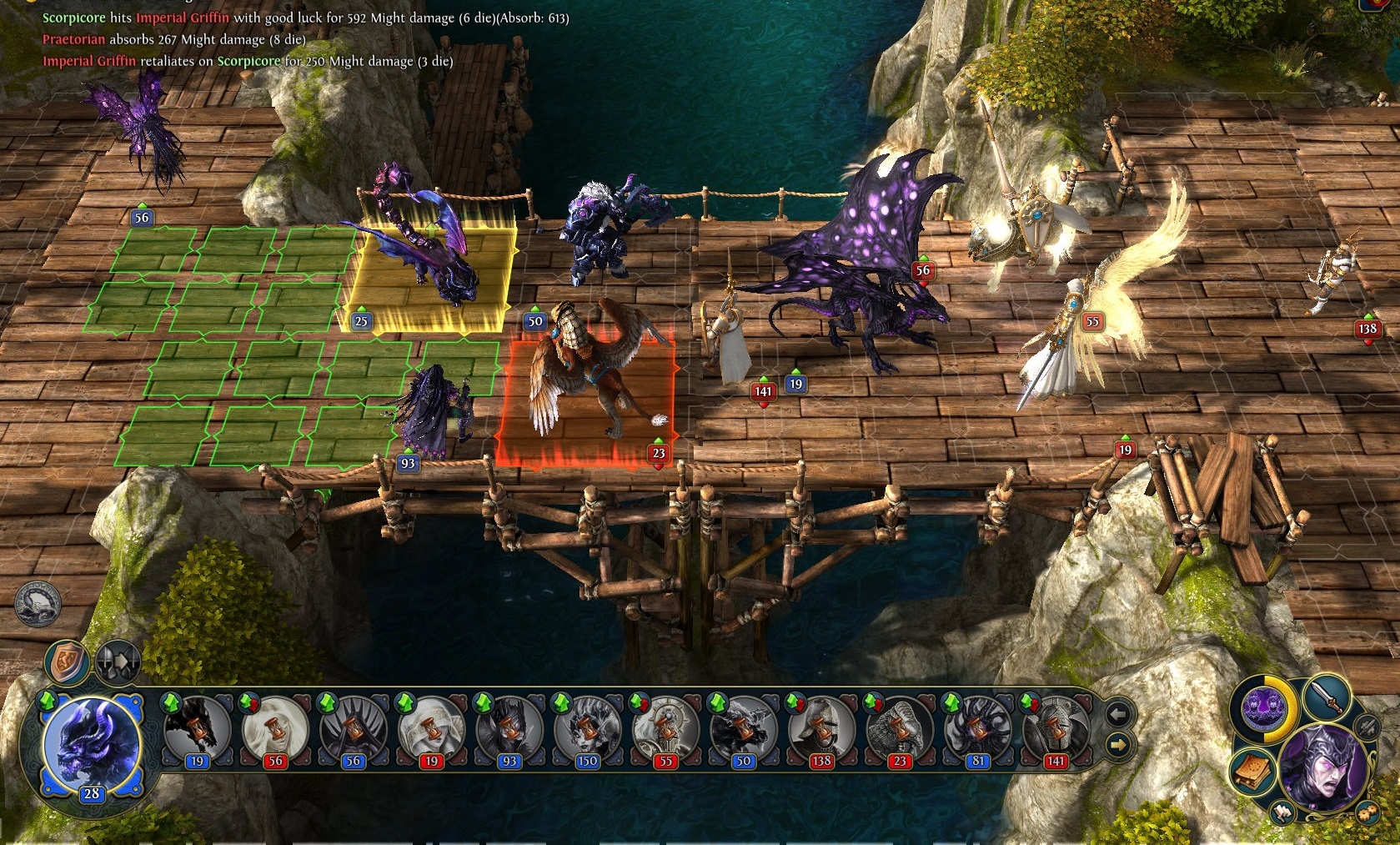The image size is (1400, 845).
Task: Toggle the small crossed-swords auto-combat icon
Action: (x=1367, y=726)
